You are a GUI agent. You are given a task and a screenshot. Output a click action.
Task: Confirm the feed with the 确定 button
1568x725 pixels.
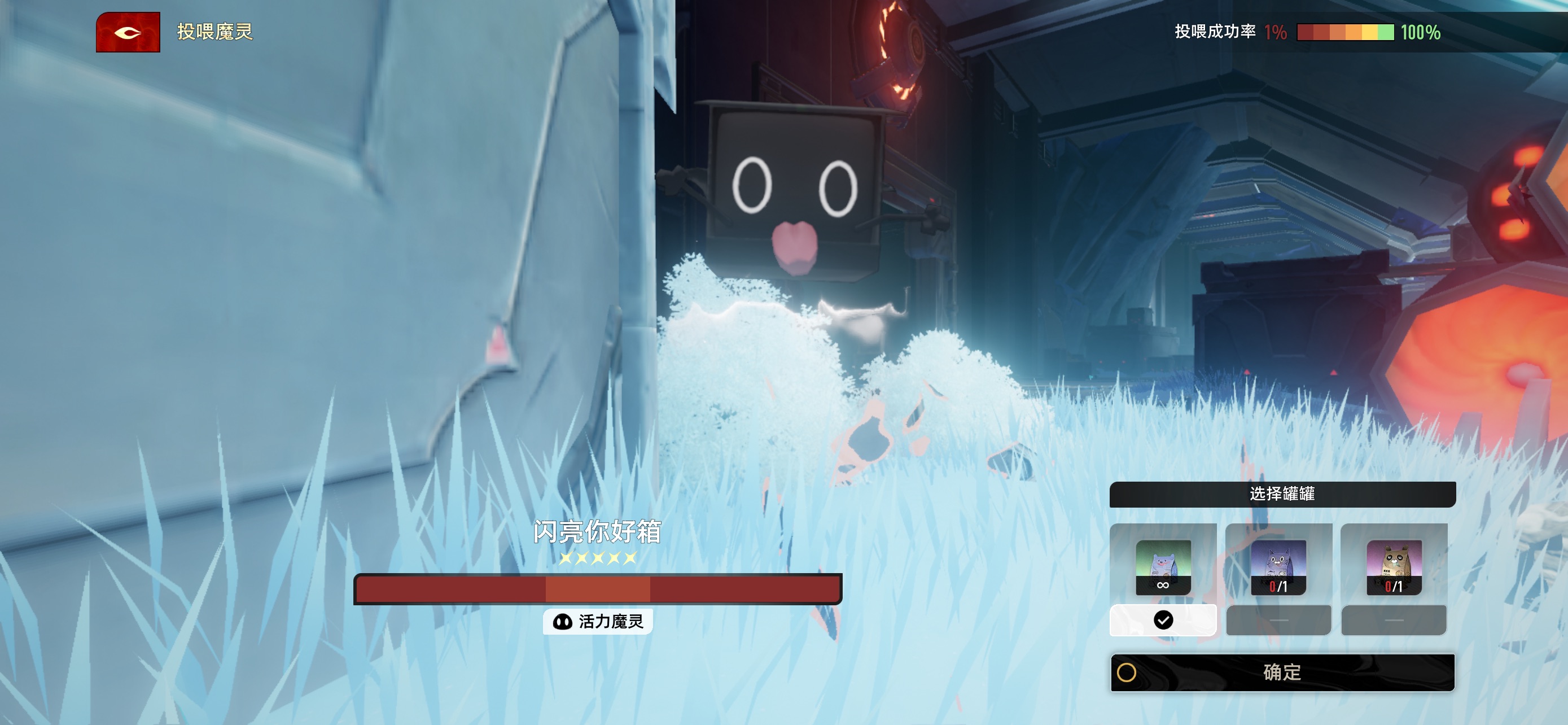(1282, 672)
